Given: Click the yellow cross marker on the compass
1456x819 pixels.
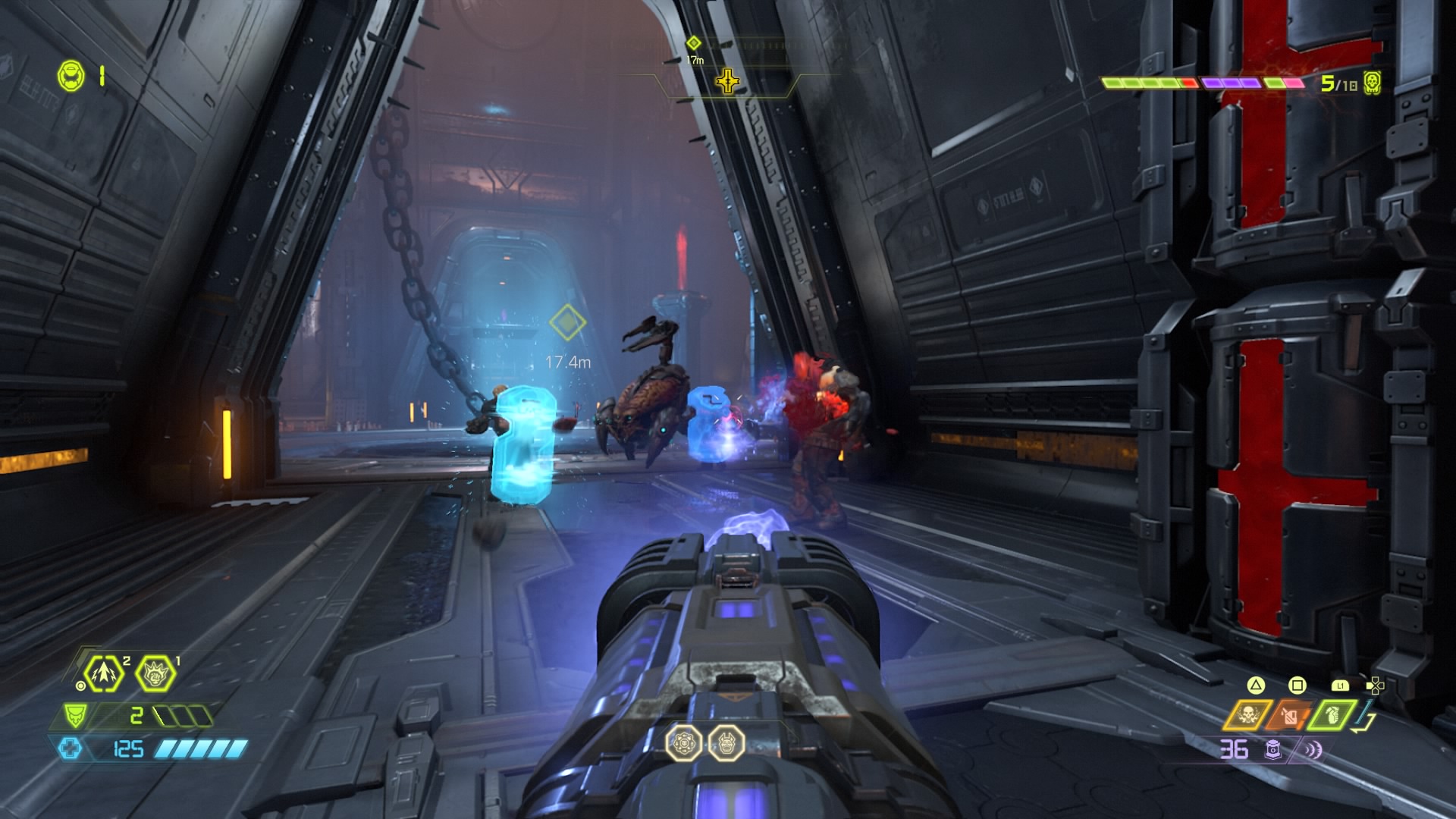Looking at the screenshot, I should [727, 80].
